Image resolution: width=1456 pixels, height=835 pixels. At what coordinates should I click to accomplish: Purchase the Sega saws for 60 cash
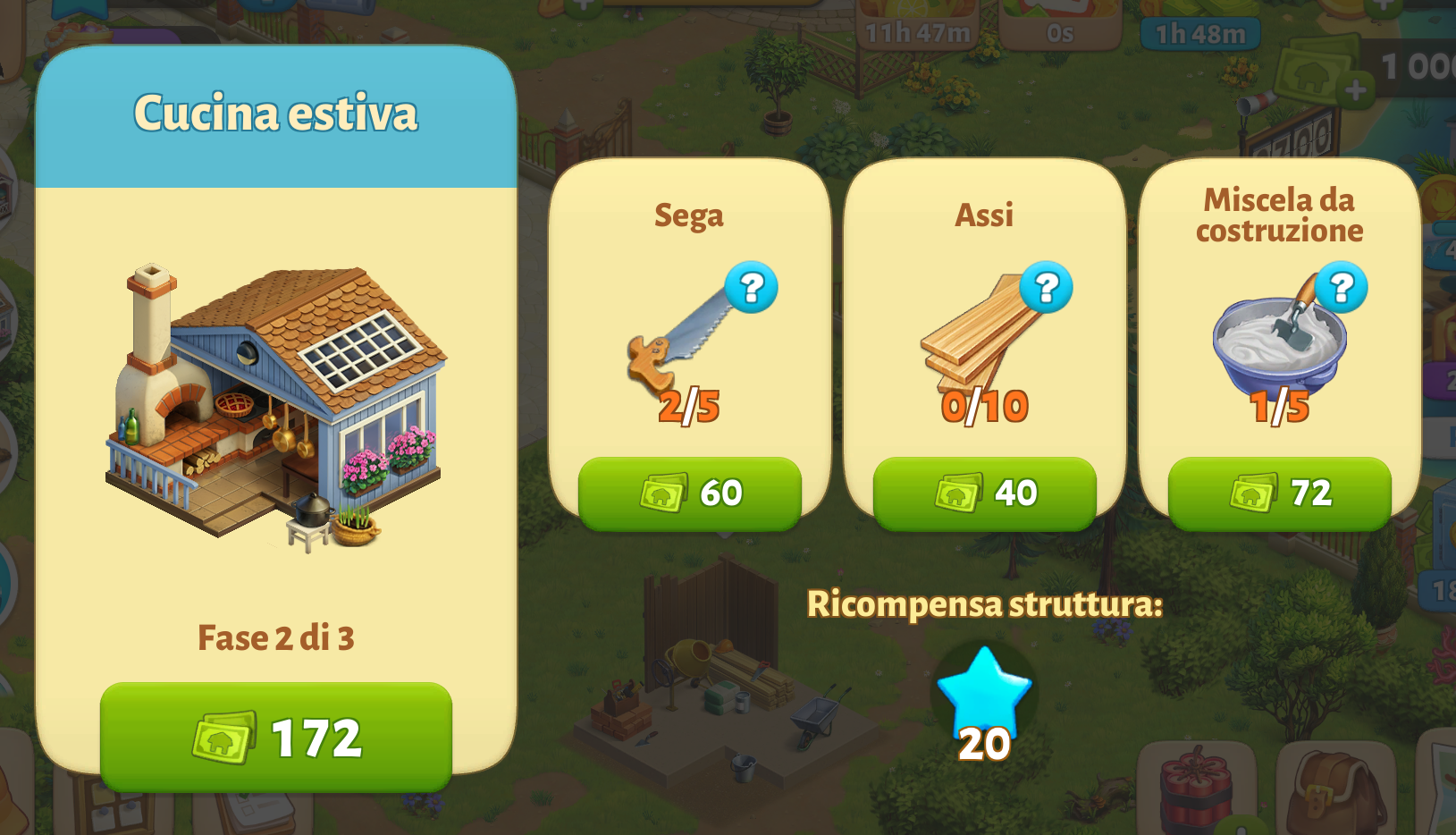(689, 493)
